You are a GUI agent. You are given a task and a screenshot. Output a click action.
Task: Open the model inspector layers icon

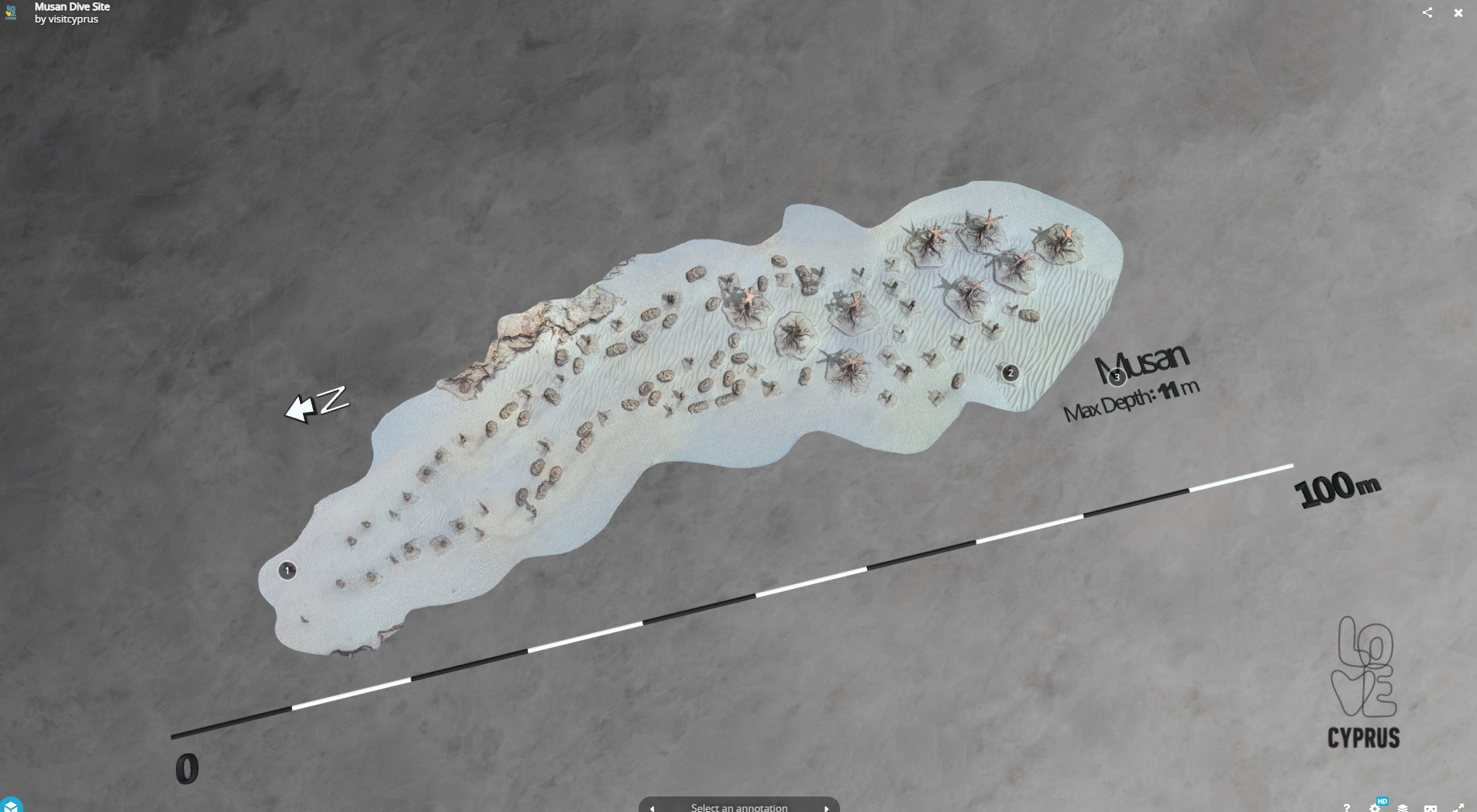point(1403,807)
